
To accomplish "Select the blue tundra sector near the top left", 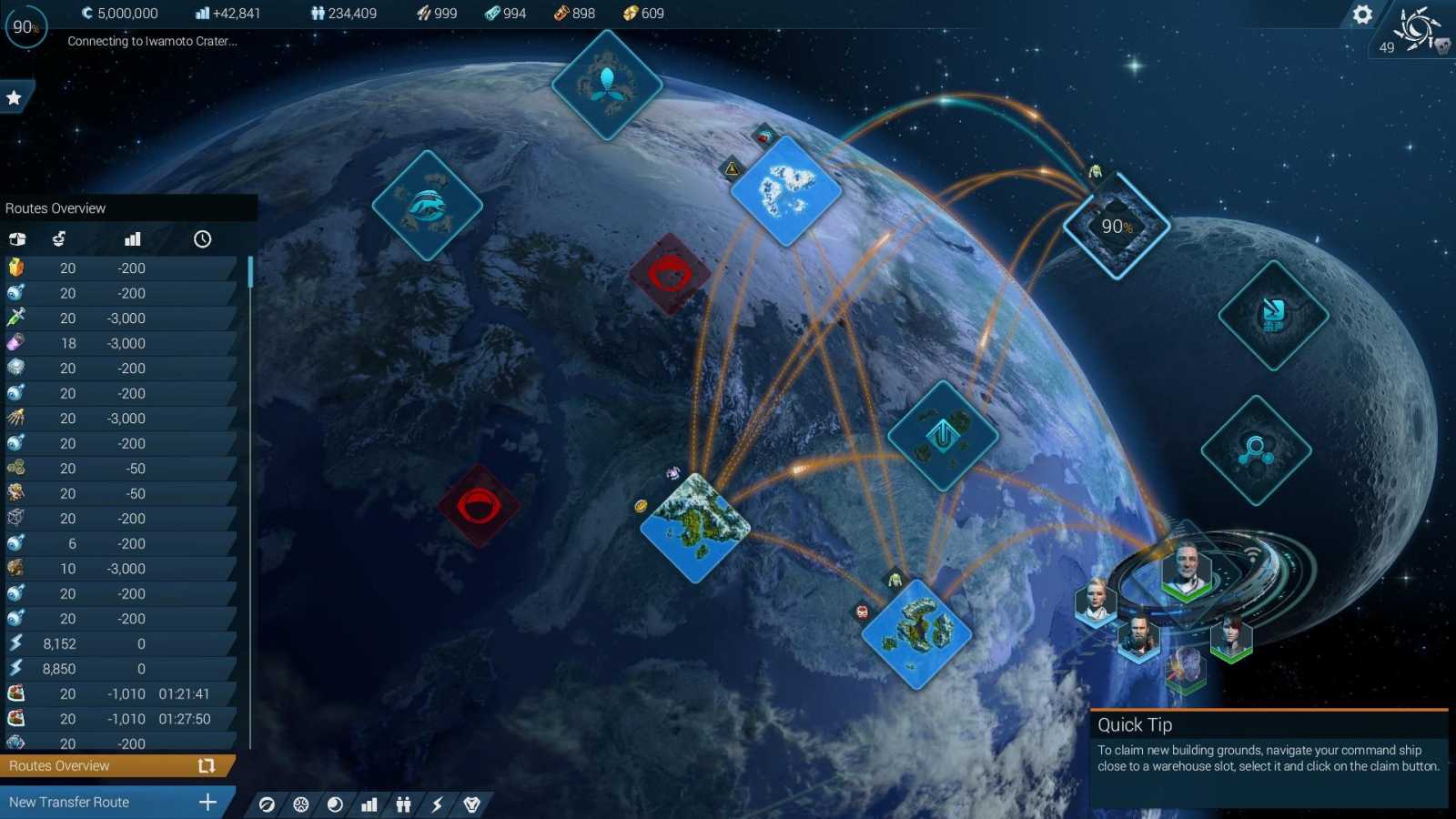I will pyautogui.click(x=427, y=204).
